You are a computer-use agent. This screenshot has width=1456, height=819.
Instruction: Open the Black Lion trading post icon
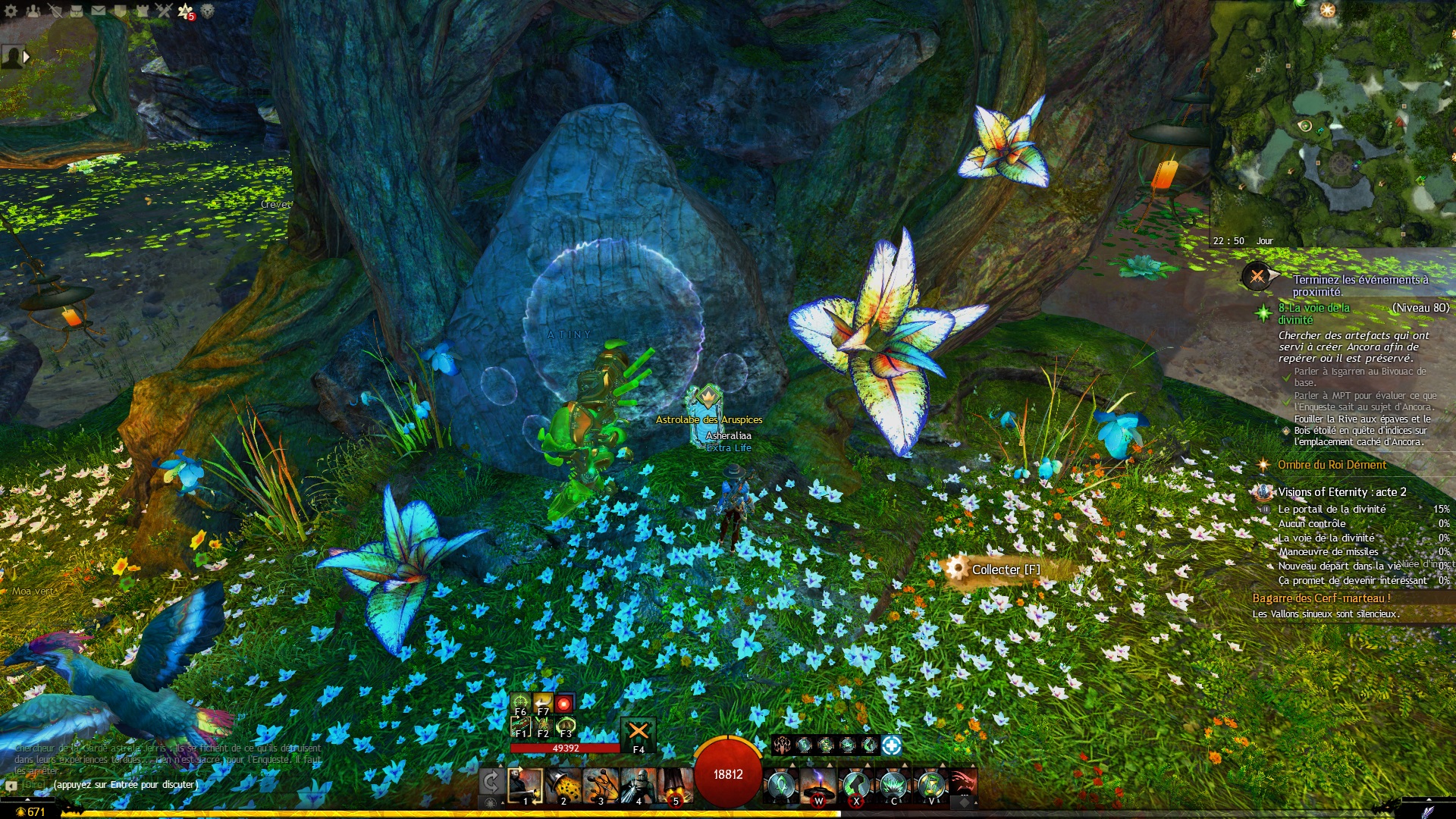pyautogui.click(x=208, y=11)
